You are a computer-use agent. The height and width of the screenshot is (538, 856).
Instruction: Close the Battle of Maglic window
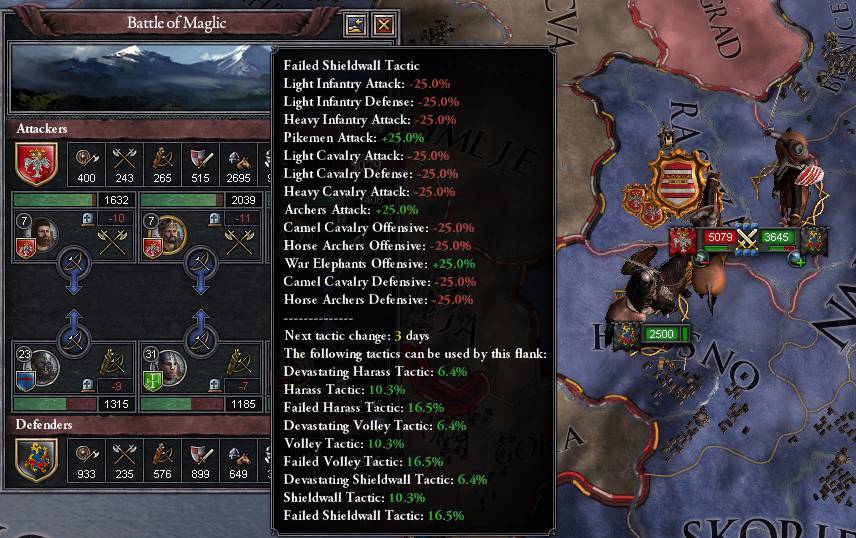(383, 25)
